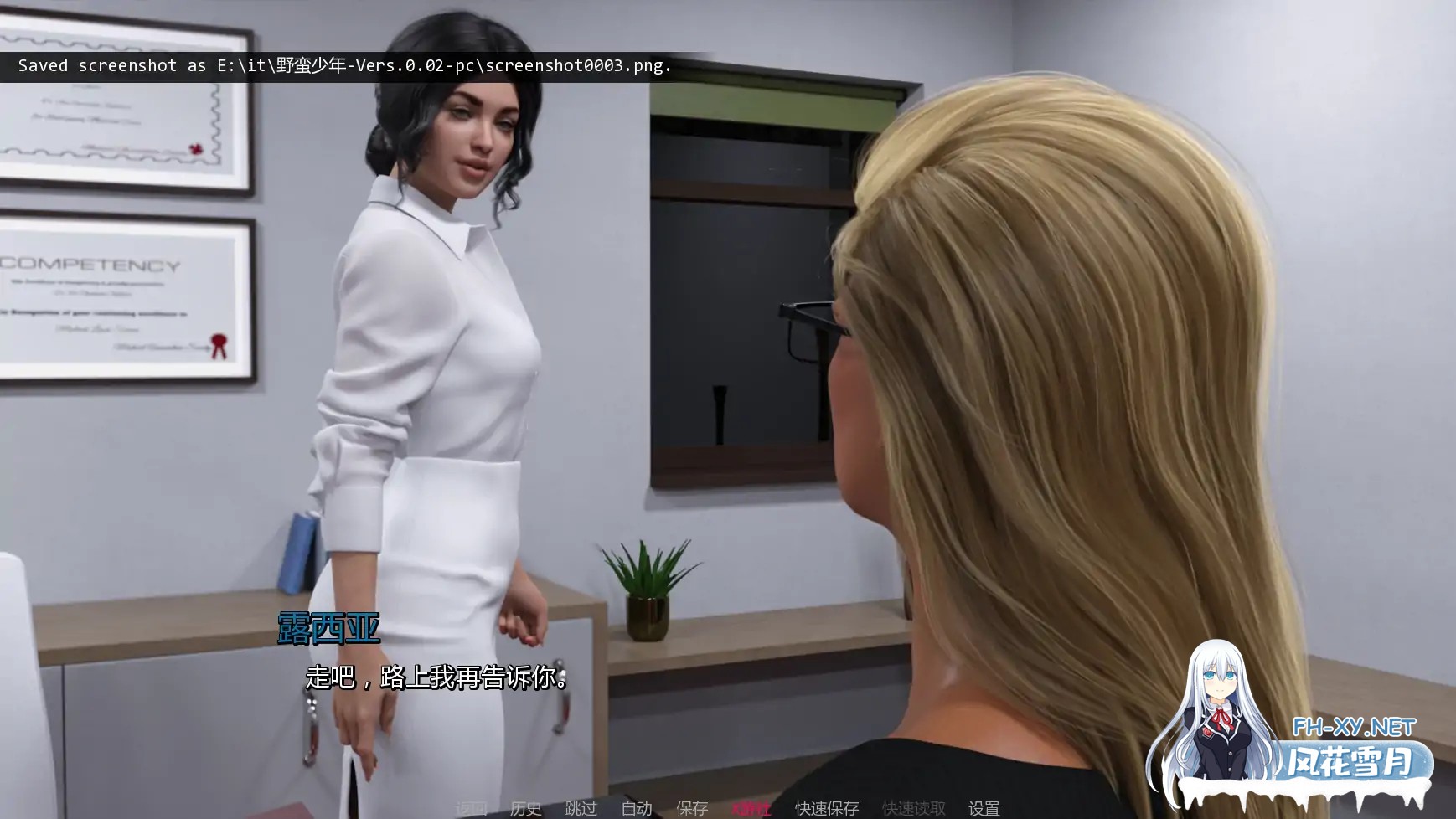Open the 历史 (History) log

pyautogui.click(x=526, y=808)
